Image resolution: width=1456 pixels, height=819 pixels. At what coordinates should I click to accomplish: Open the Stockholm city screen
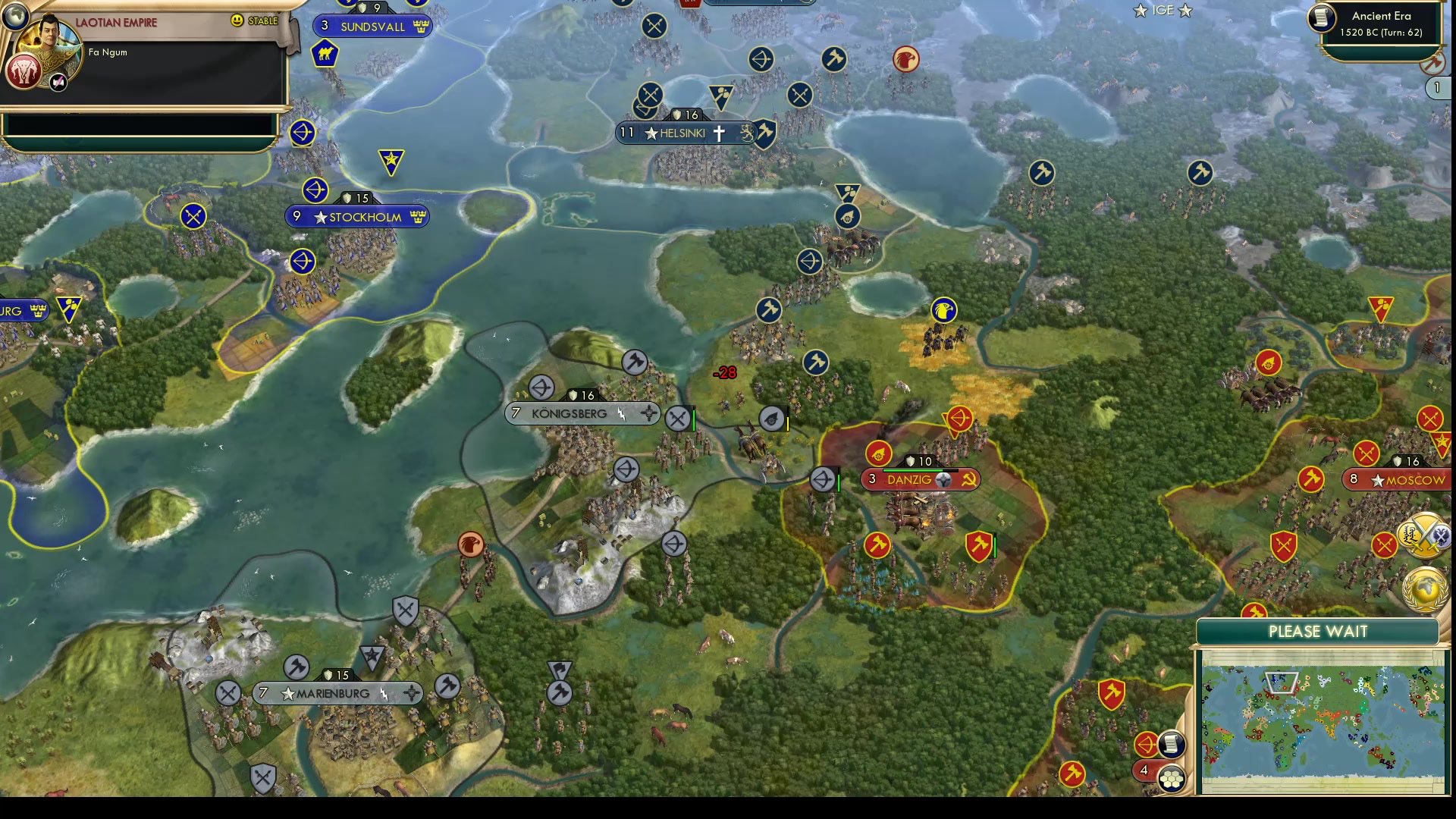tap(357, 217)
